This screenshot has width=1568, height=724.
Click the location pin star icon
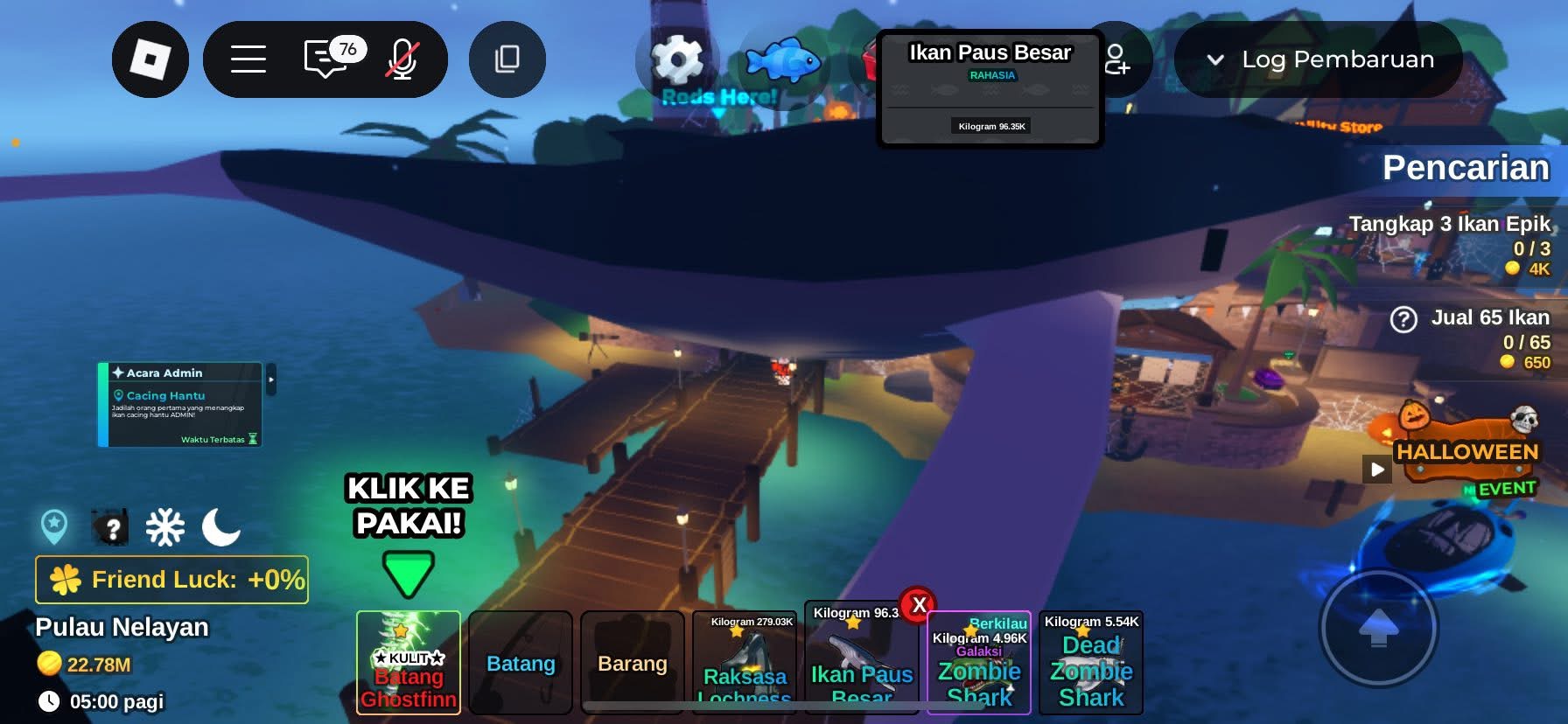coord(54,526)
